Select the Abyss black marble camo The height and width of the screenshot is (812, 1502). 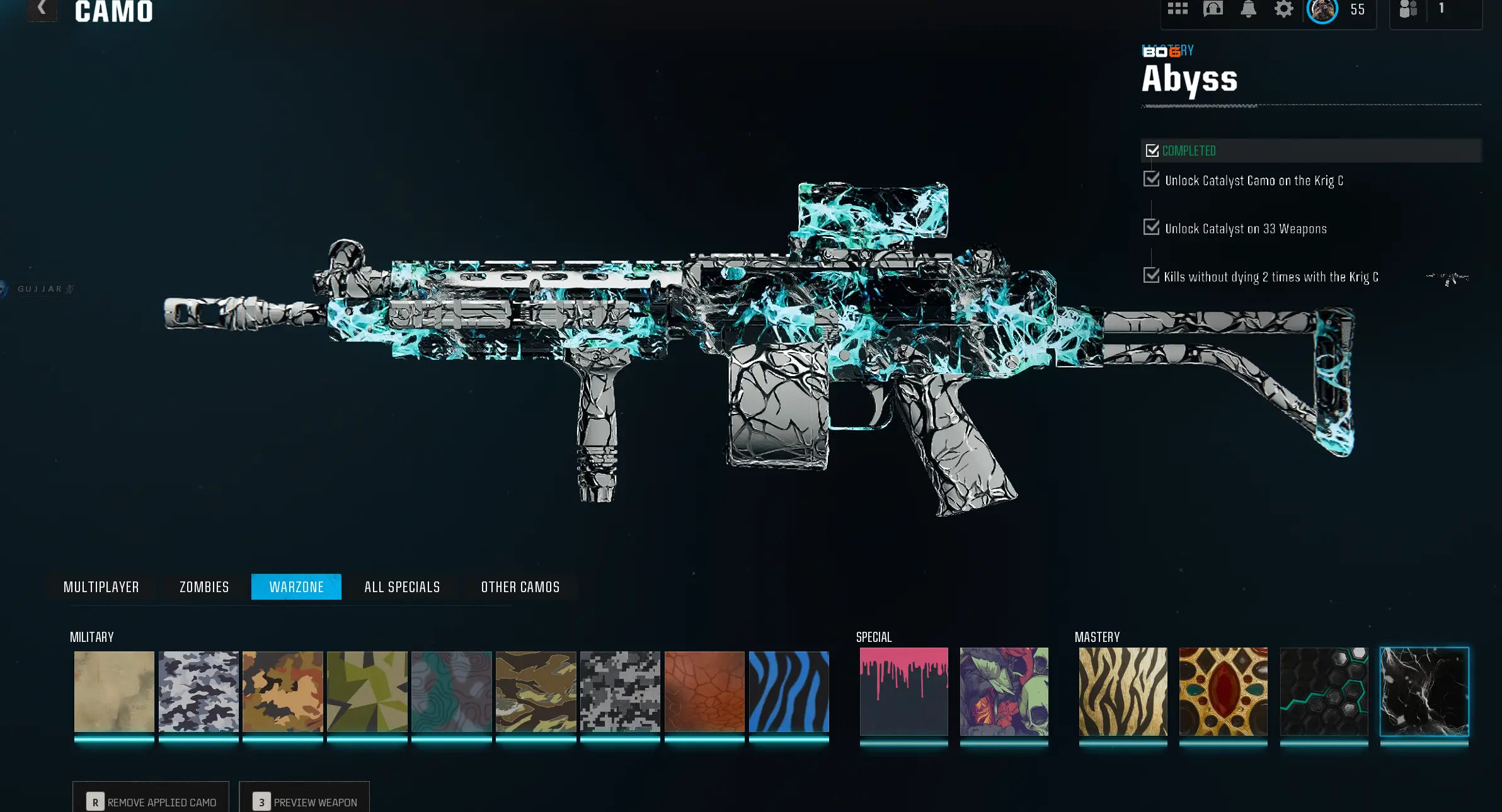coord(1424,692)
